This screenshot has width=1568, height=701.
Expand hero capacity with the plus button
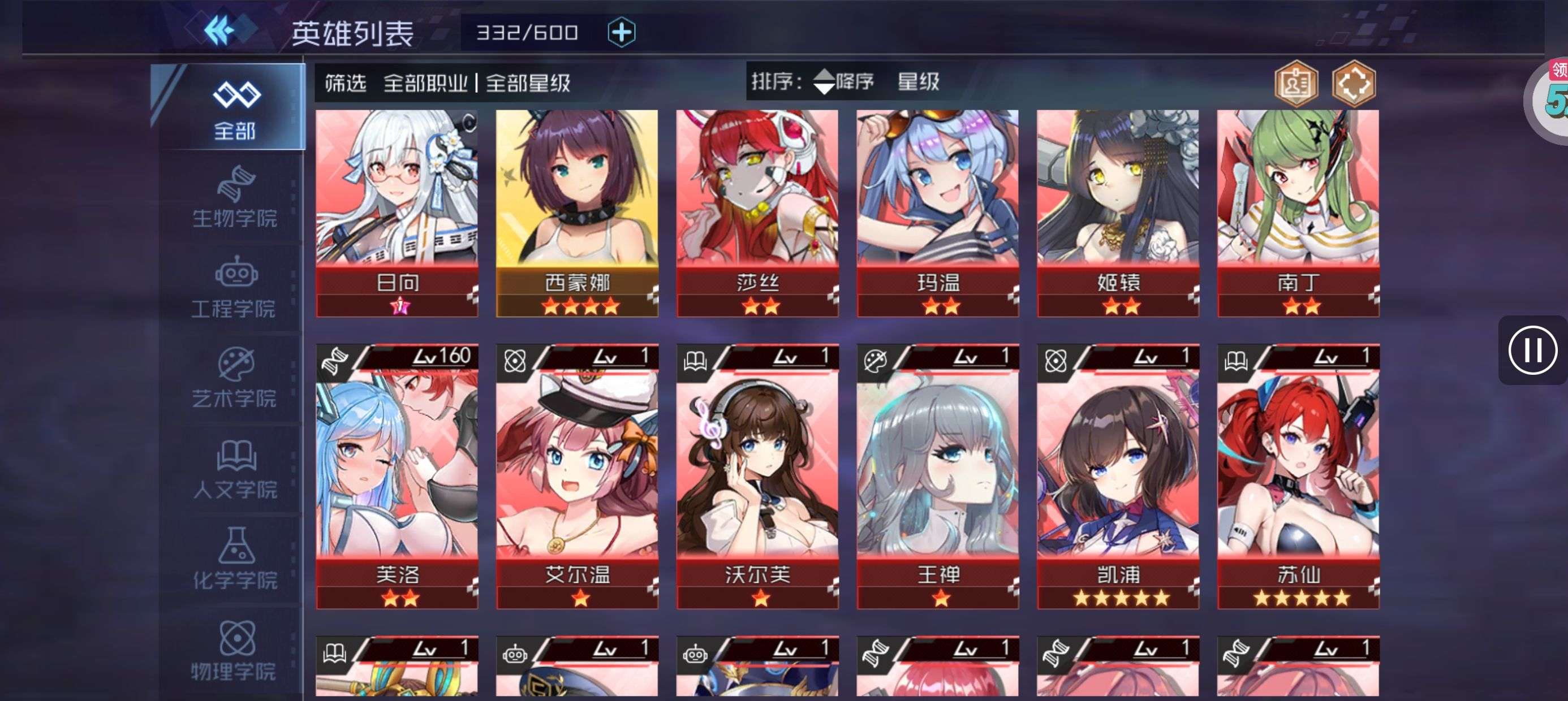[621, 32]
